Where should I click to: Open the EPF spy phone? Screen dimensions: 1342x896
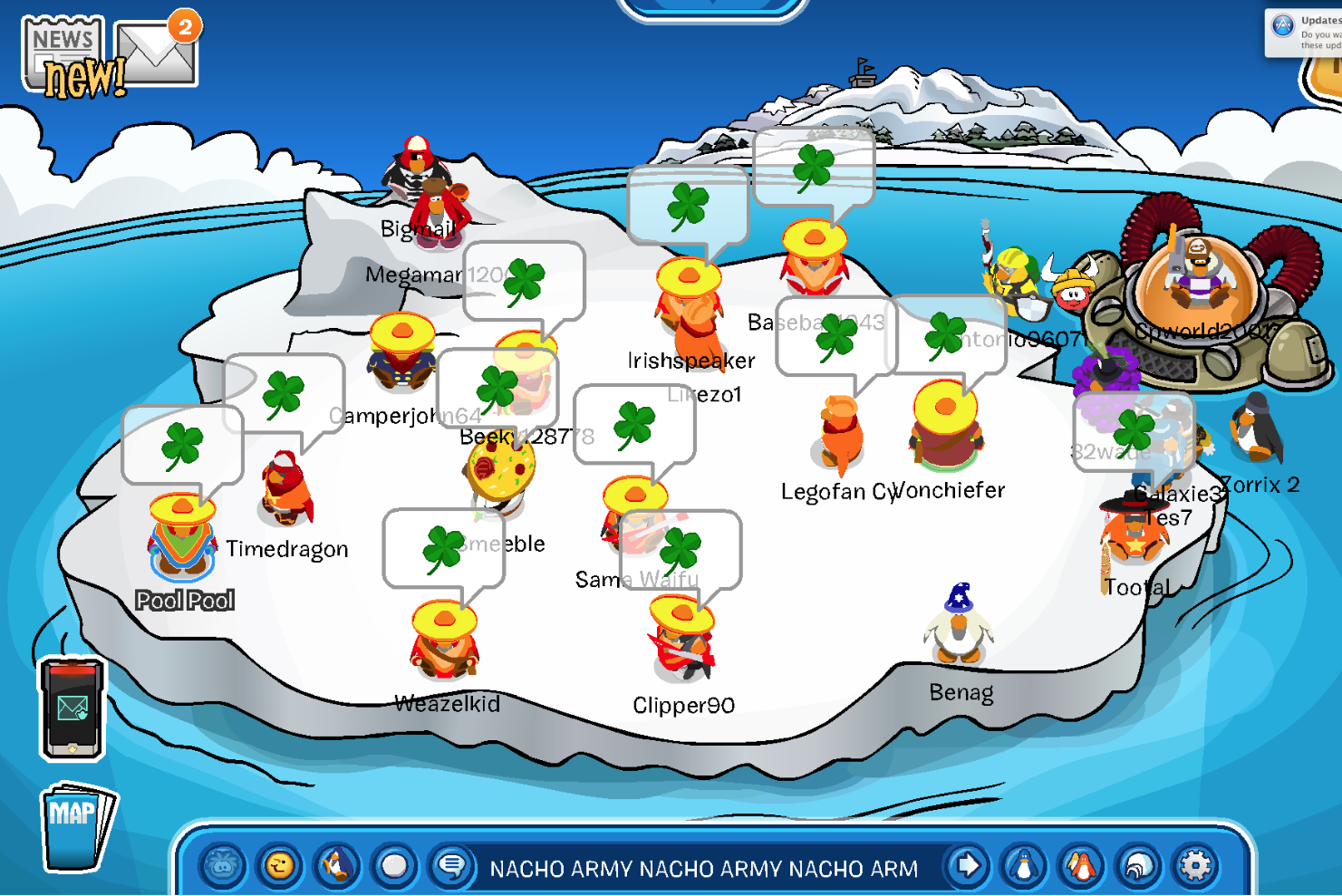click(72, 708)
